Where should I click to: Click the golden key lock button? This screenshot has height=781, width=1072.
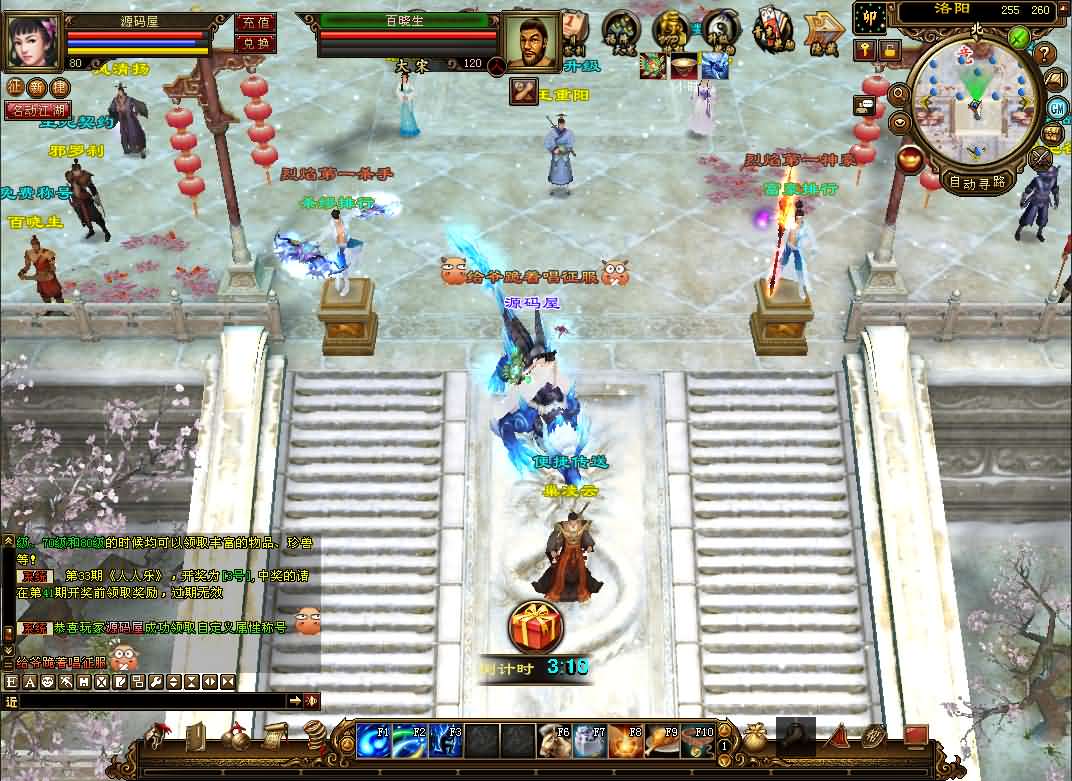tap(864, 49)
